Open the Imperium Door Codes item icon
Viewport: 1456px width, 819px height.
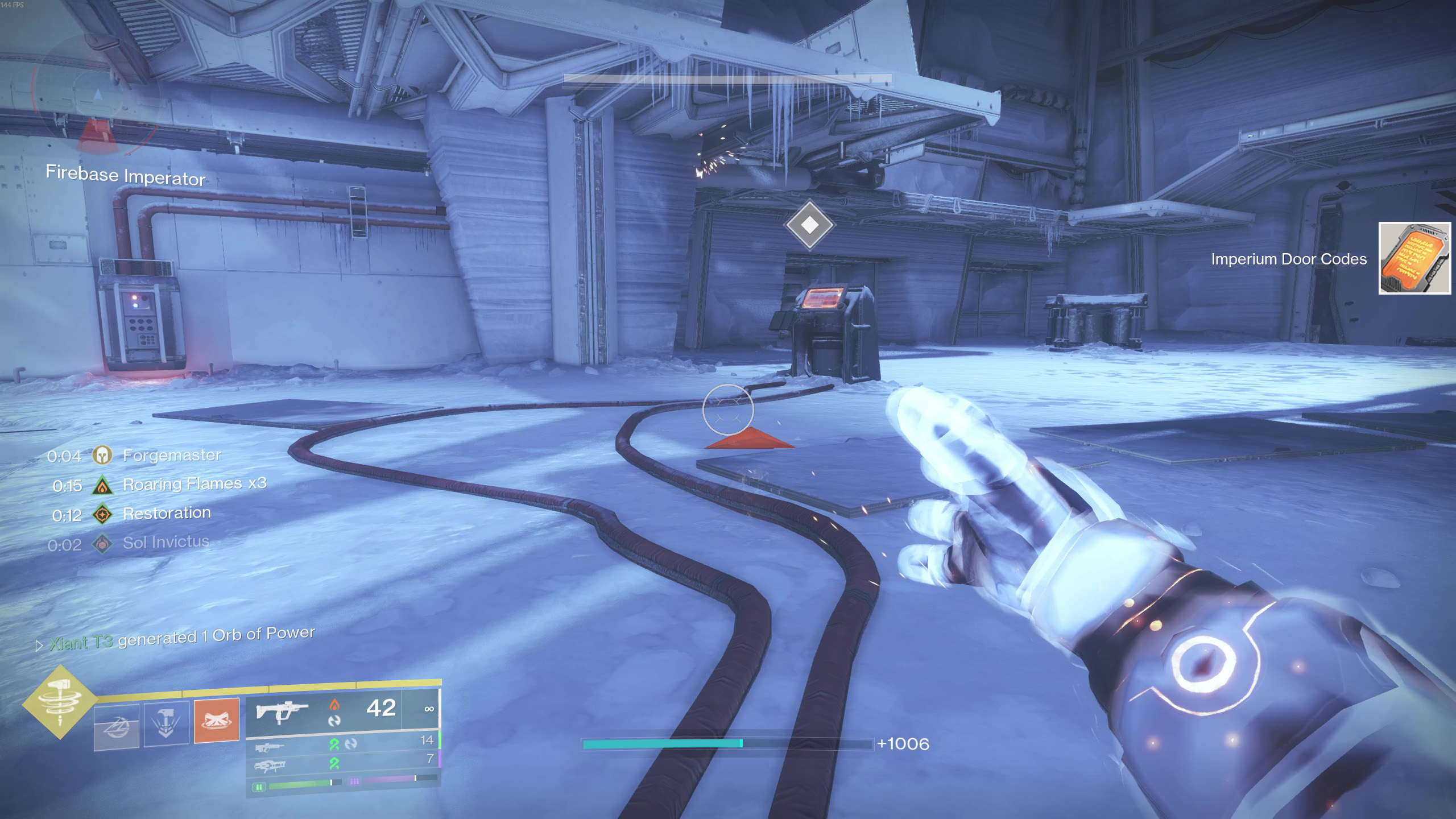[1414, 258]
